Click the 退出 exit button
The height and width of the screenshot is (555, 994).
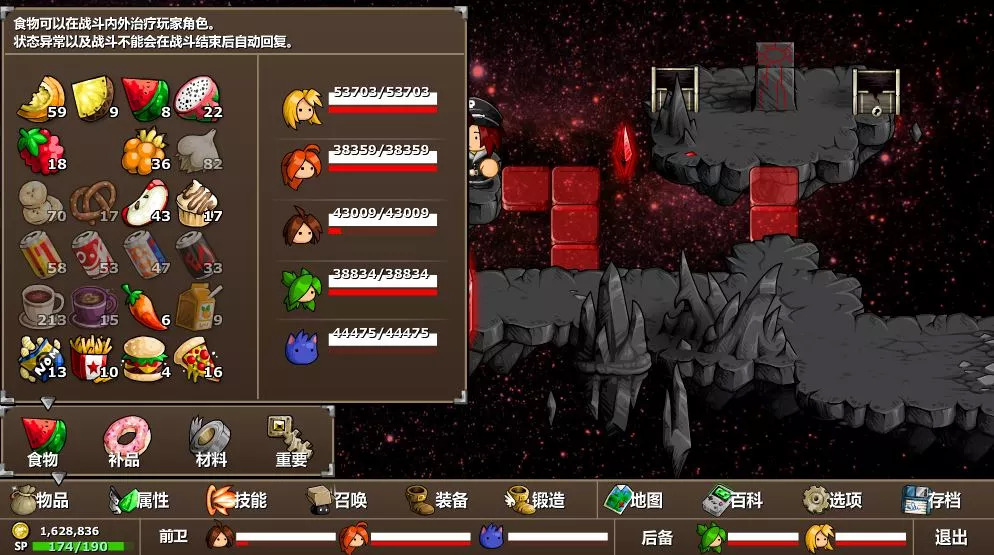pyautogui.click(x=951, y=537)
